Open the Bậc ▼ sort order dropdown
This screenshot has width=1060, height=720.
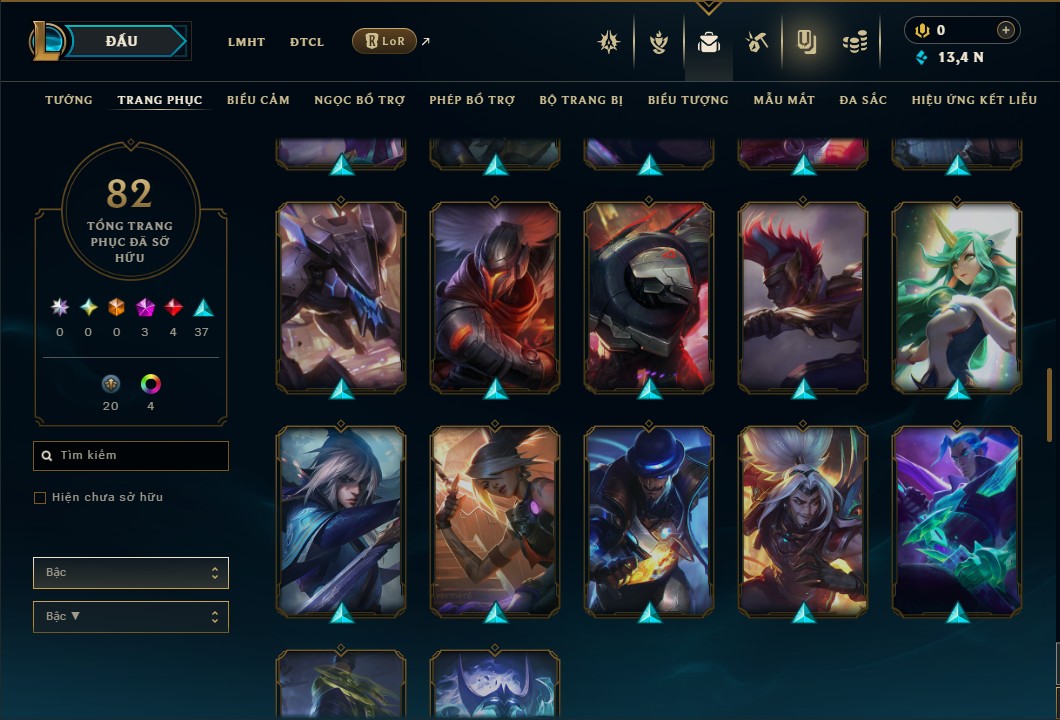click(x=131, y=617)
